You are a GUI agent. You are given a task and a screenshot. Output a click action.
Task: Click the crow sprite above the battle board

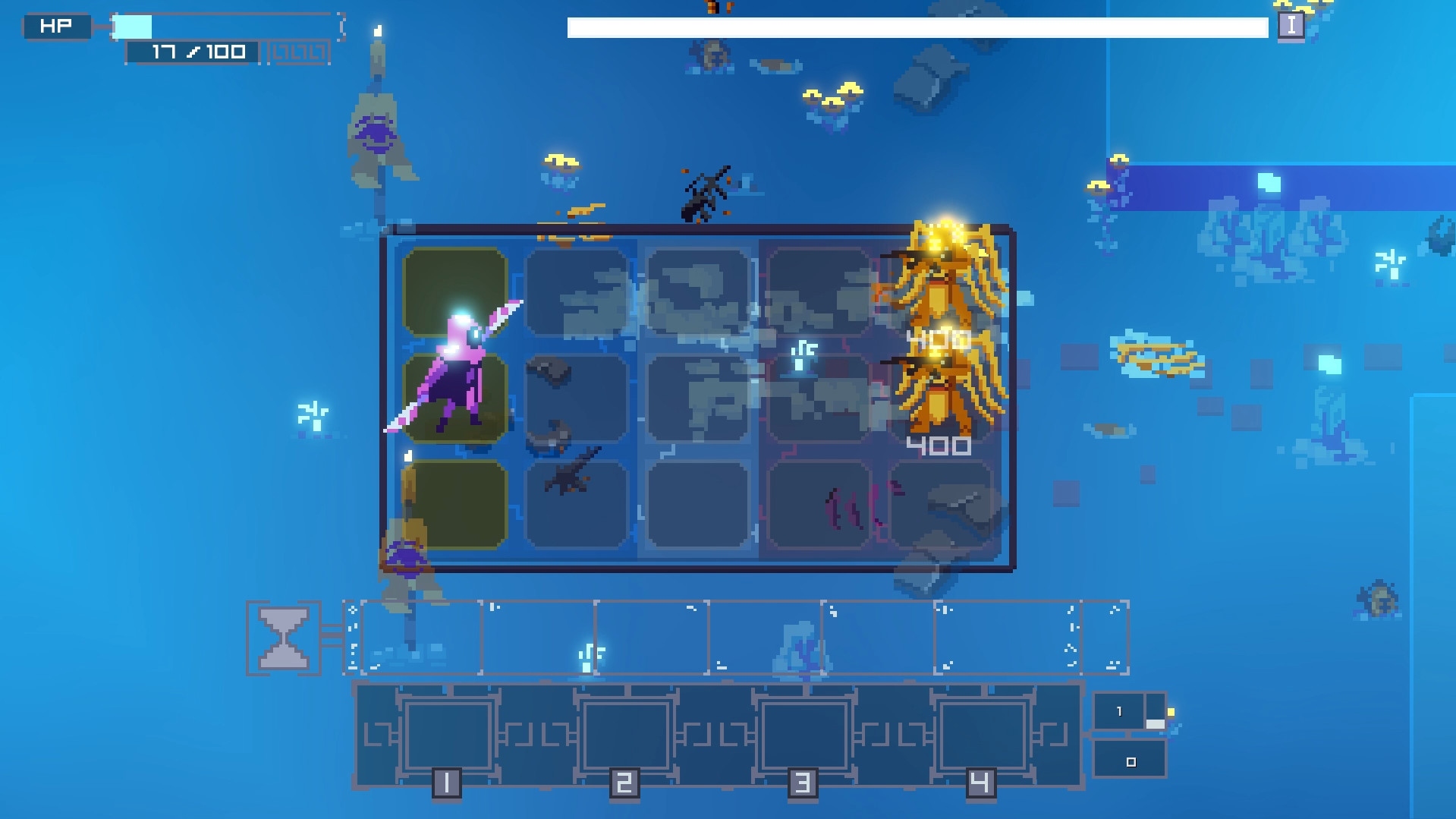[706, 190]
